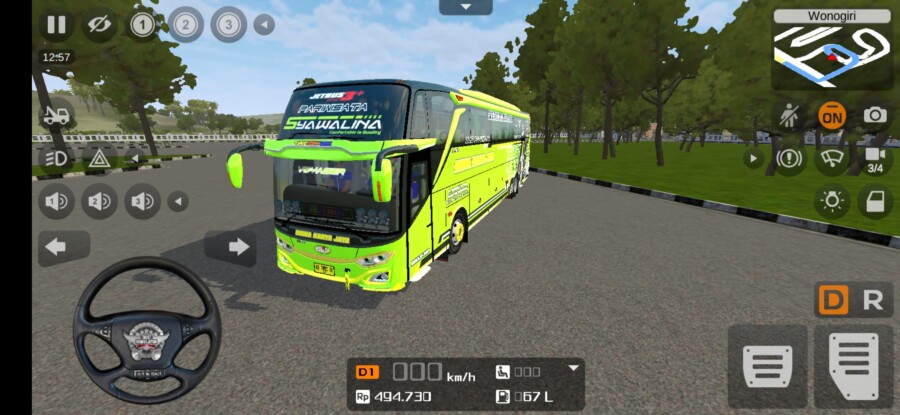900x415 pixels.
Task: Take a screenshot with the camera icon
Action: (x=875, y=115)
